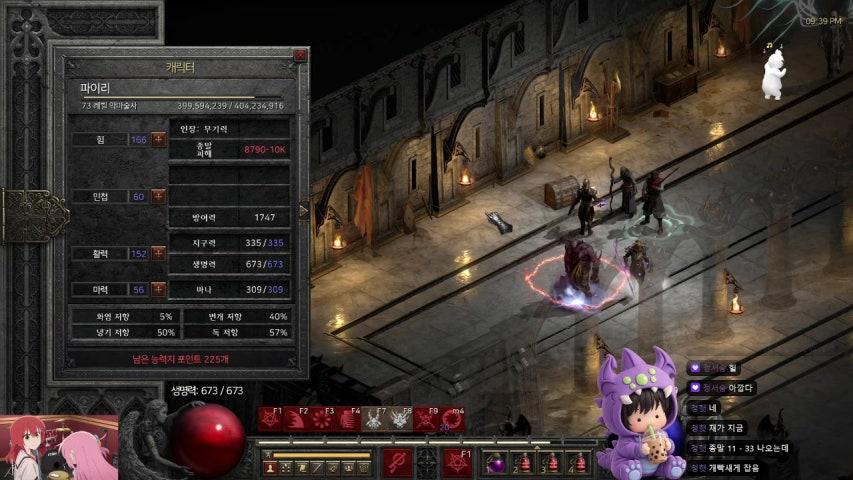Expand the advanced stats arrow on panel edge

point(304,211)
